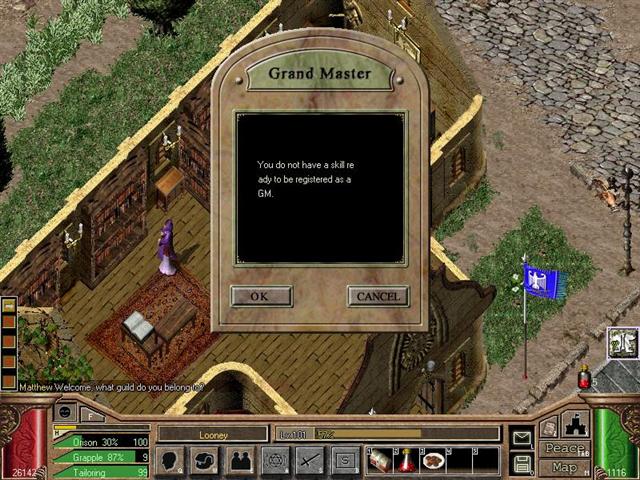Select the scroll item in first quick slot
This screenshot has height=480, width=640.
pos(381,460)
